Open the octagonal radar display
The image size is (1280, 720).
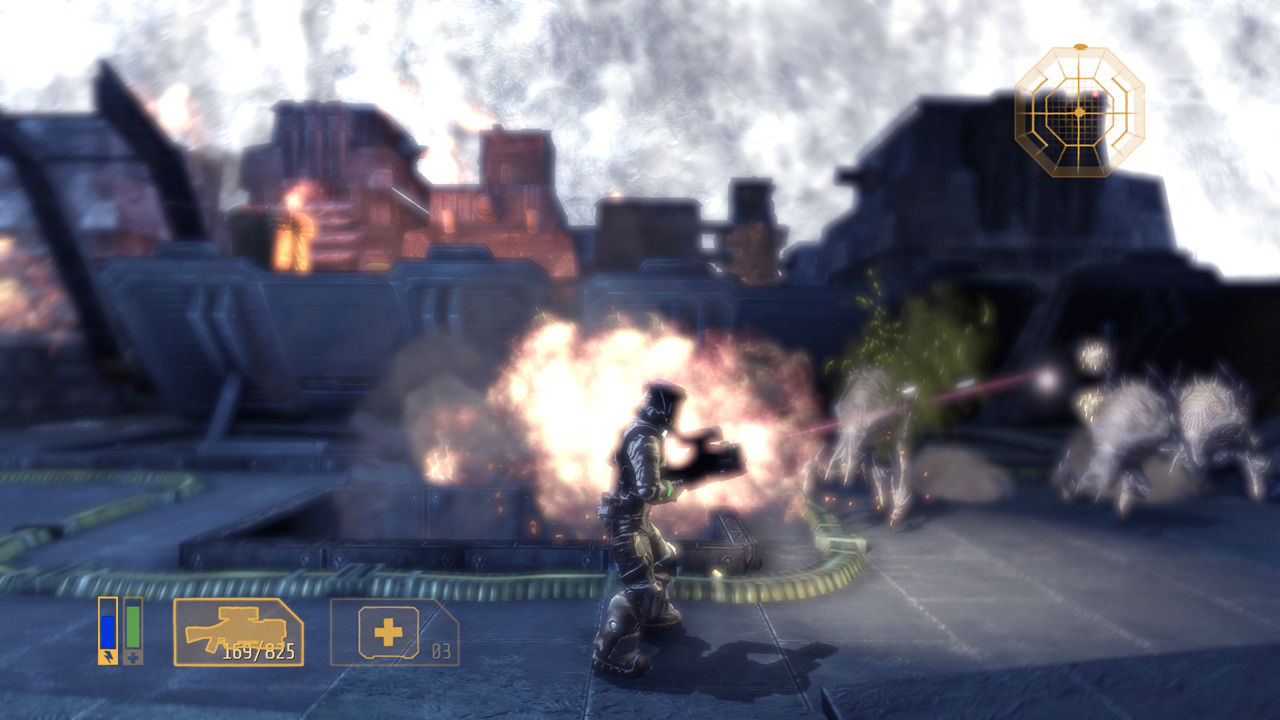pyautogui.click(x=1080, y=112)
